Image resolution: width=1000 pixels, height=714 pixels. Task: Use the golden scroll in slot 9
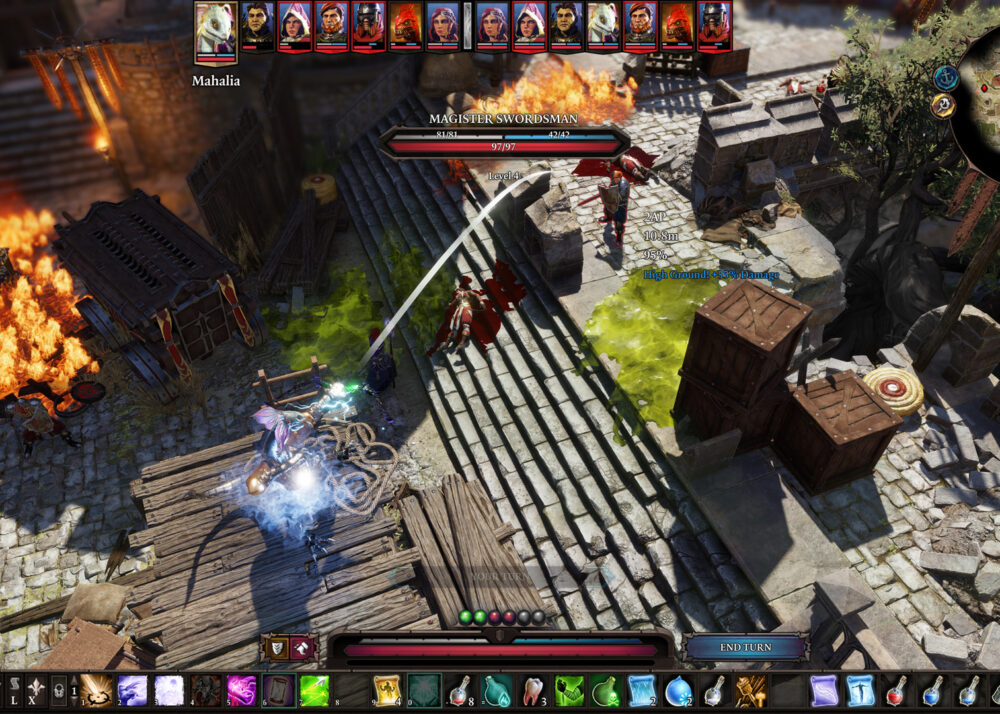click(x=388, y=690)
